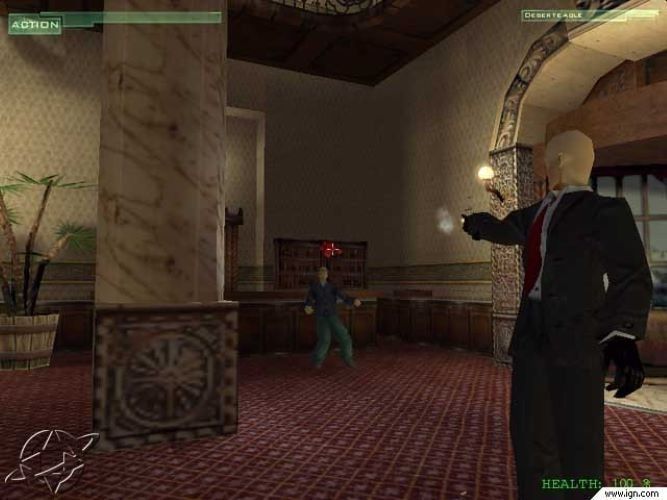
Task: Click the Action label panel
Action: click(35, 24)
